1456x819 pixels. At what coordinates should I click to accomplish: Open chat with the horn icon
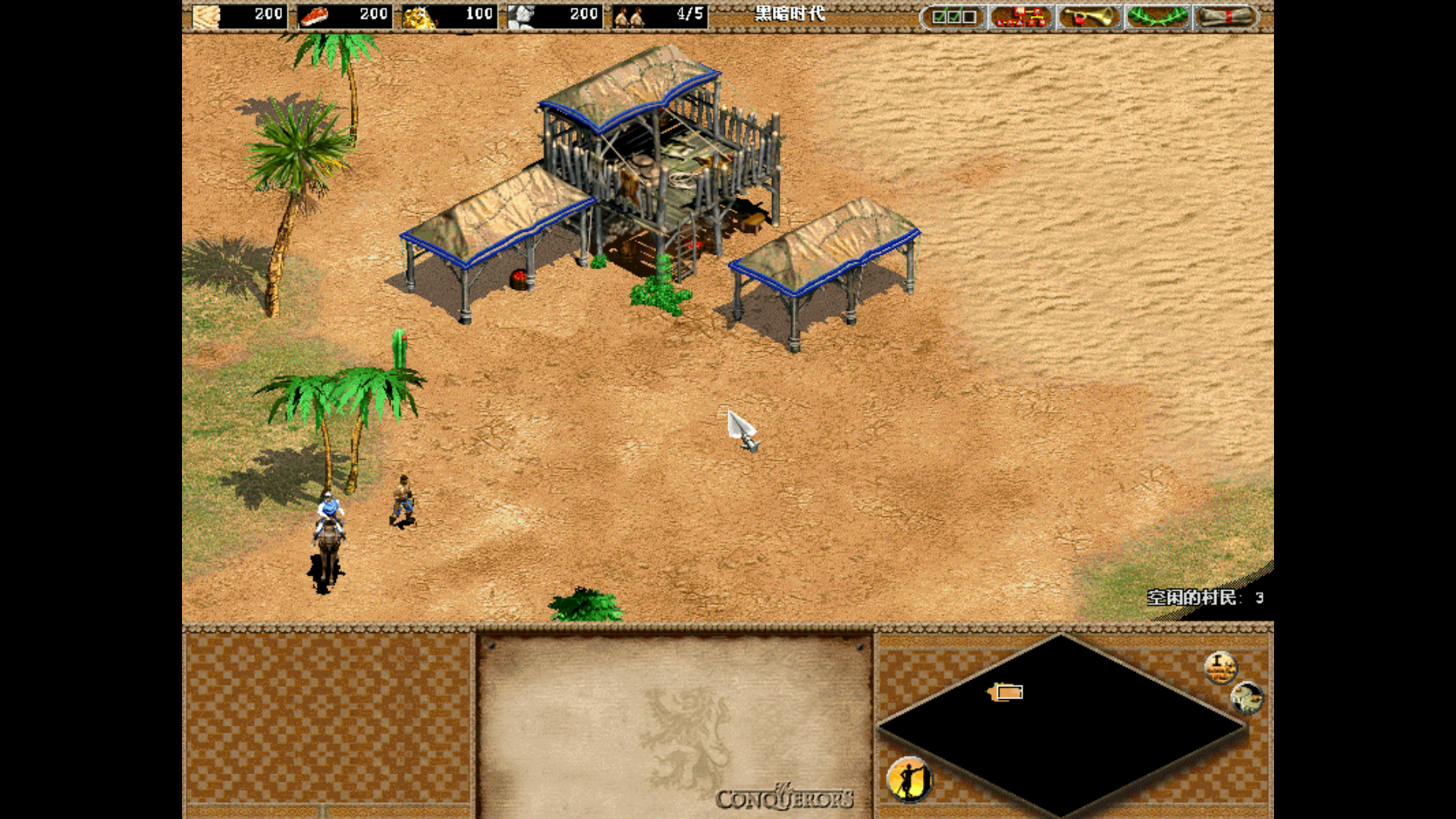[x=1089, y=16]
